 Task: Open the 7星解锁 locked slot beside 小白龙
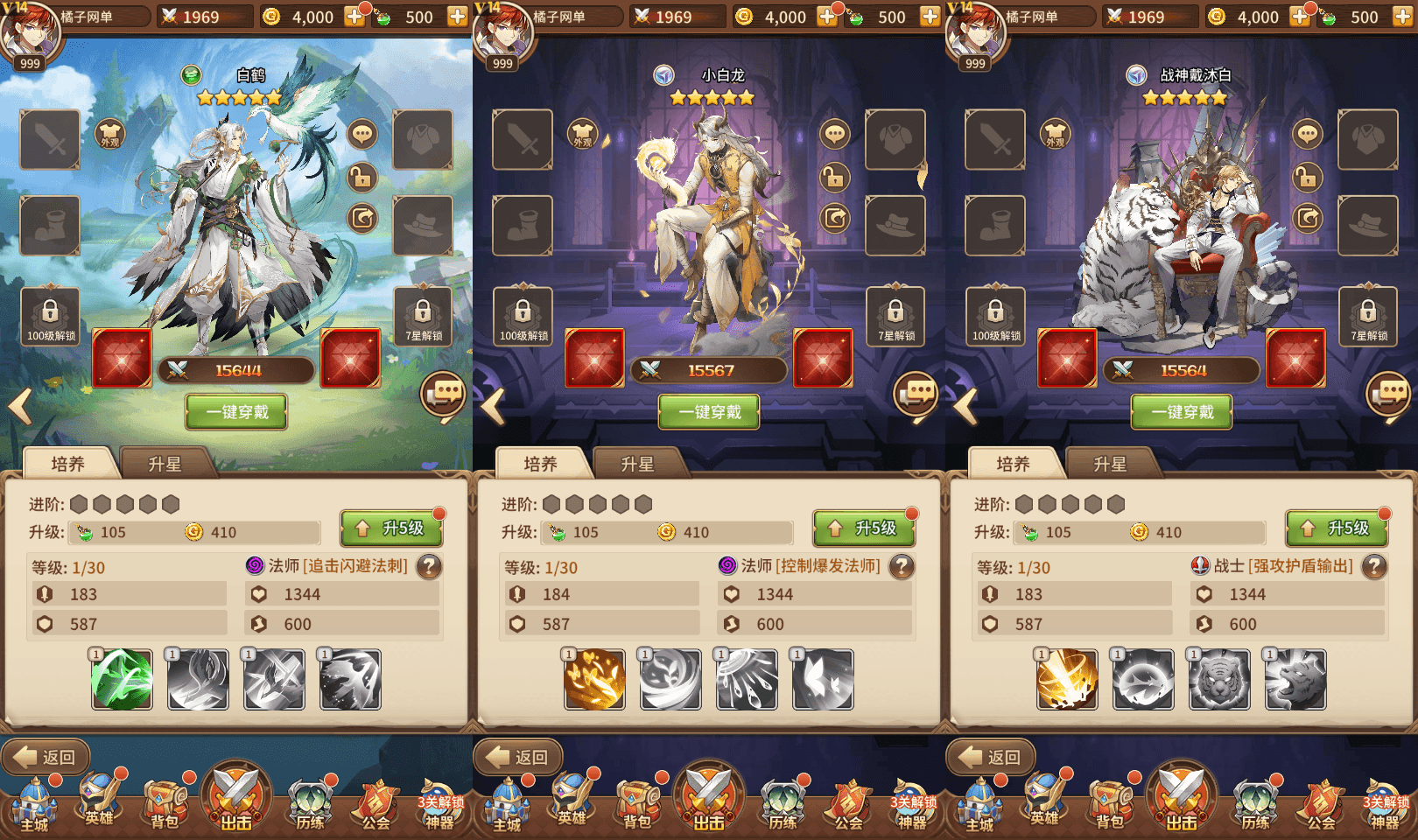pos(895,316)
